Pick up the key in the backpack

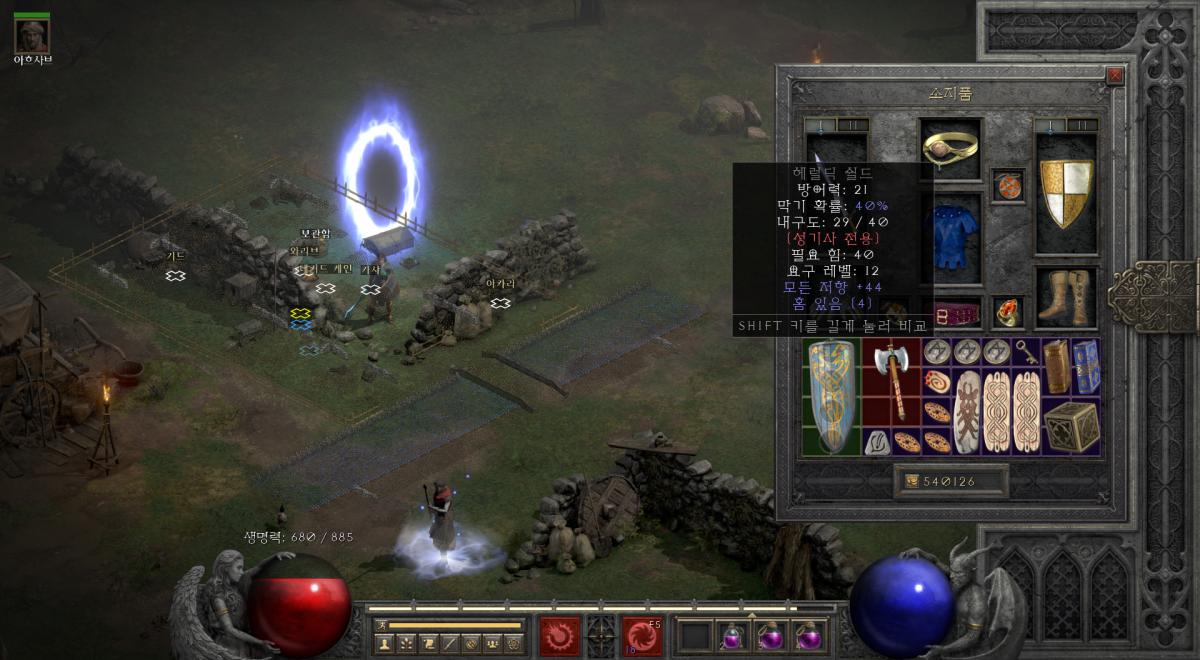1025,351
